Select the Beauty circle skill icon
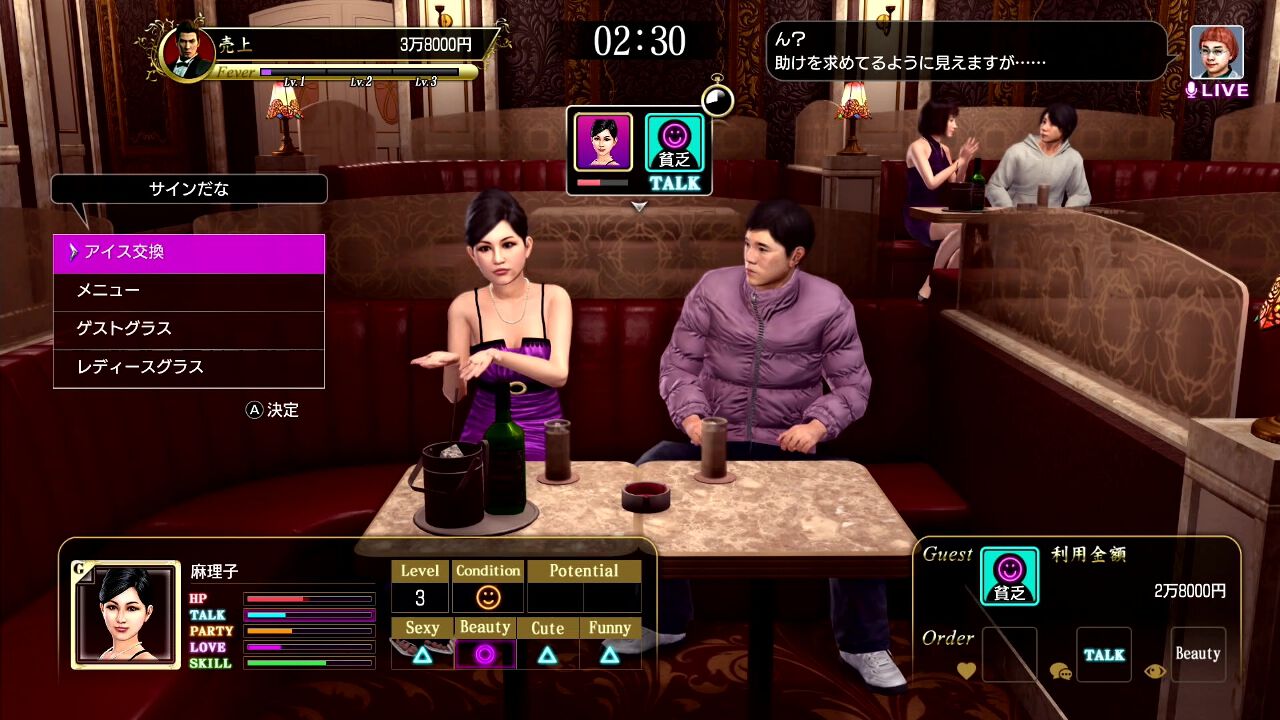 [485, 656]
